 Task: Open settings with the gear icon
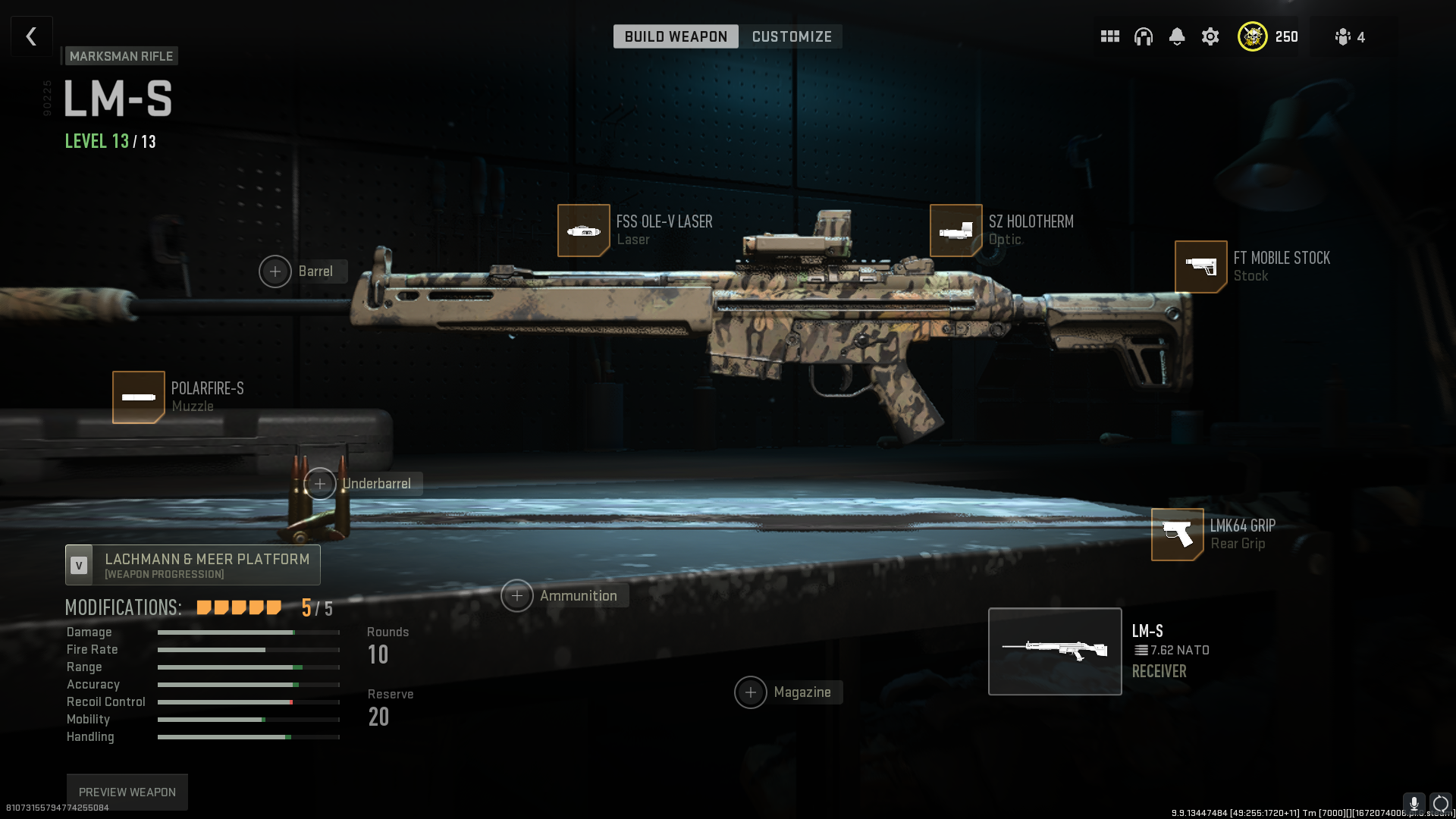[x=1210, y=36]
